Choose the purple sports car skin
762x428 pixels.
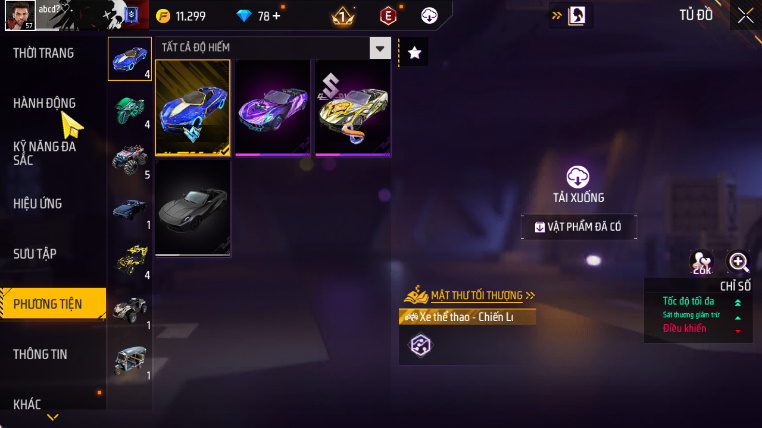tap(272, 108)
